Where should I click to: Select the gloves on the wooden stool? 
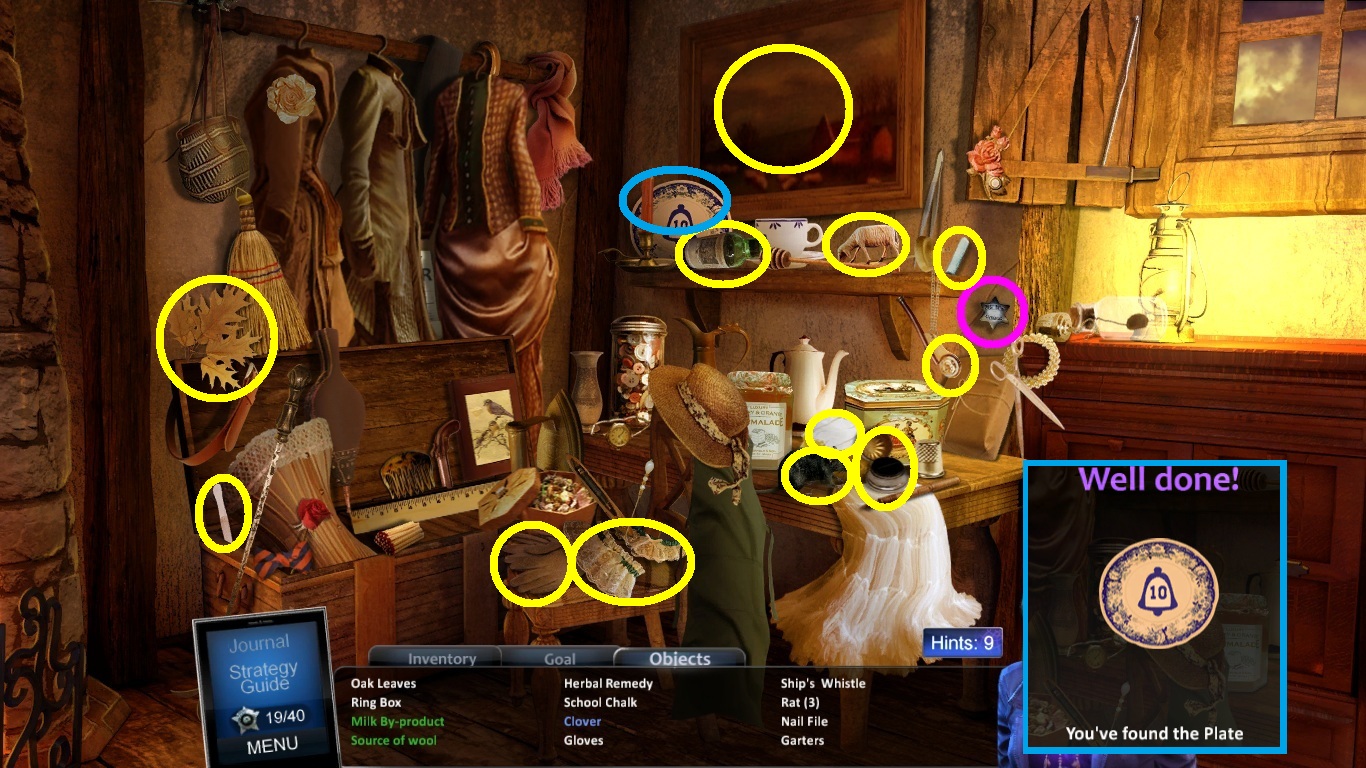click(x=532, y=563)
